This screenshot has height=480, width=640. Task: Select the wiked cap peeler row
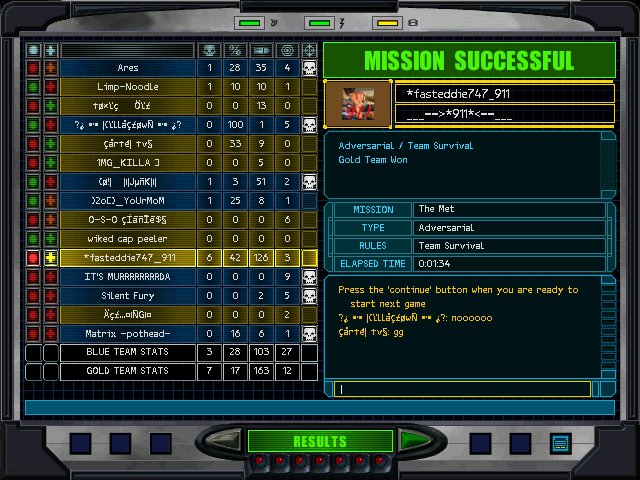[x=128, y=239]
